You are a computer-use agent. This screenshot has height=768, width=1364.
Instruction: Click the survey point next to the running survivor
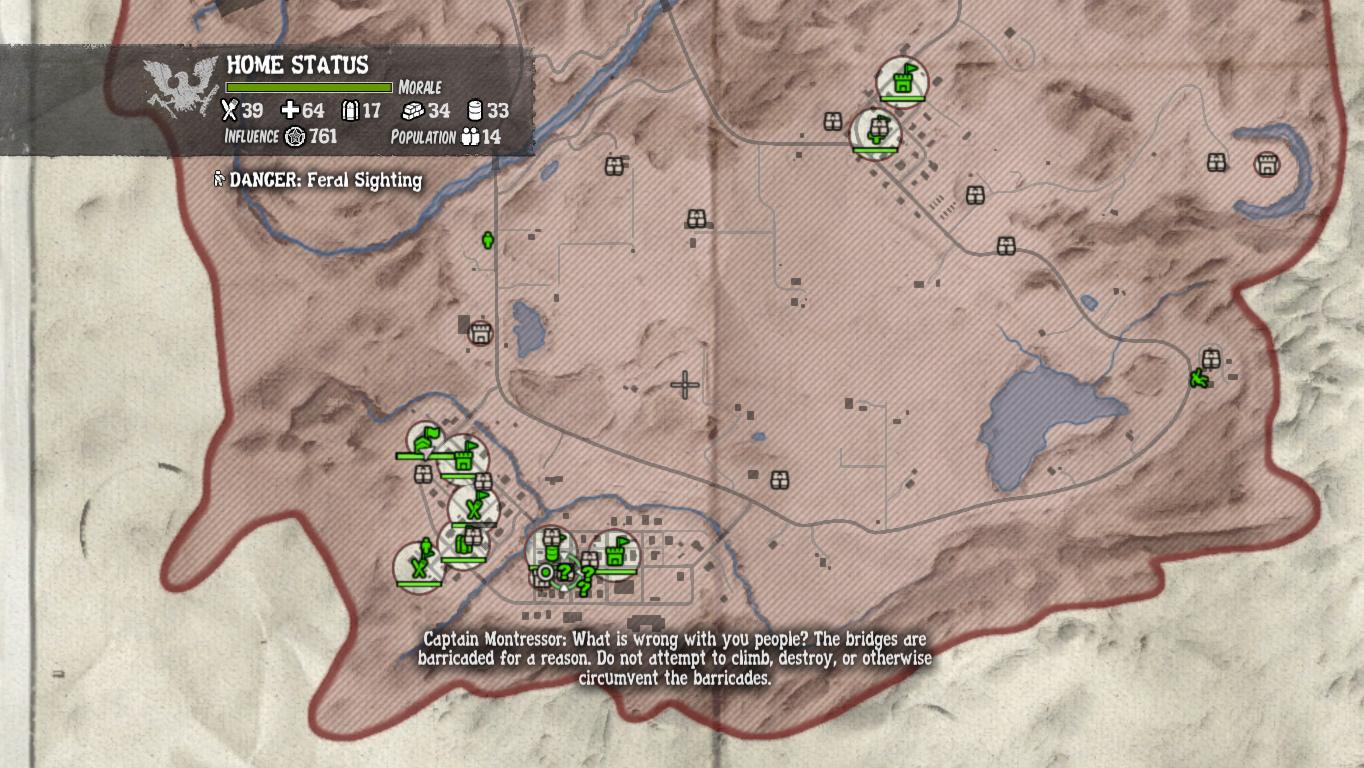tap(1211, 357)
